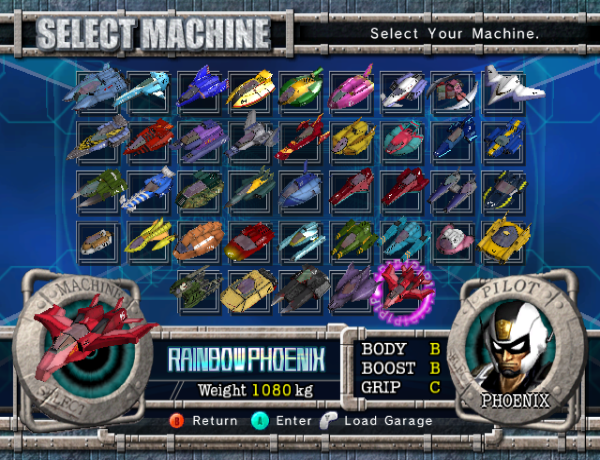The image size is (600, 460).
Task: Choose the black tank-like machine
Action: point(299,288)
